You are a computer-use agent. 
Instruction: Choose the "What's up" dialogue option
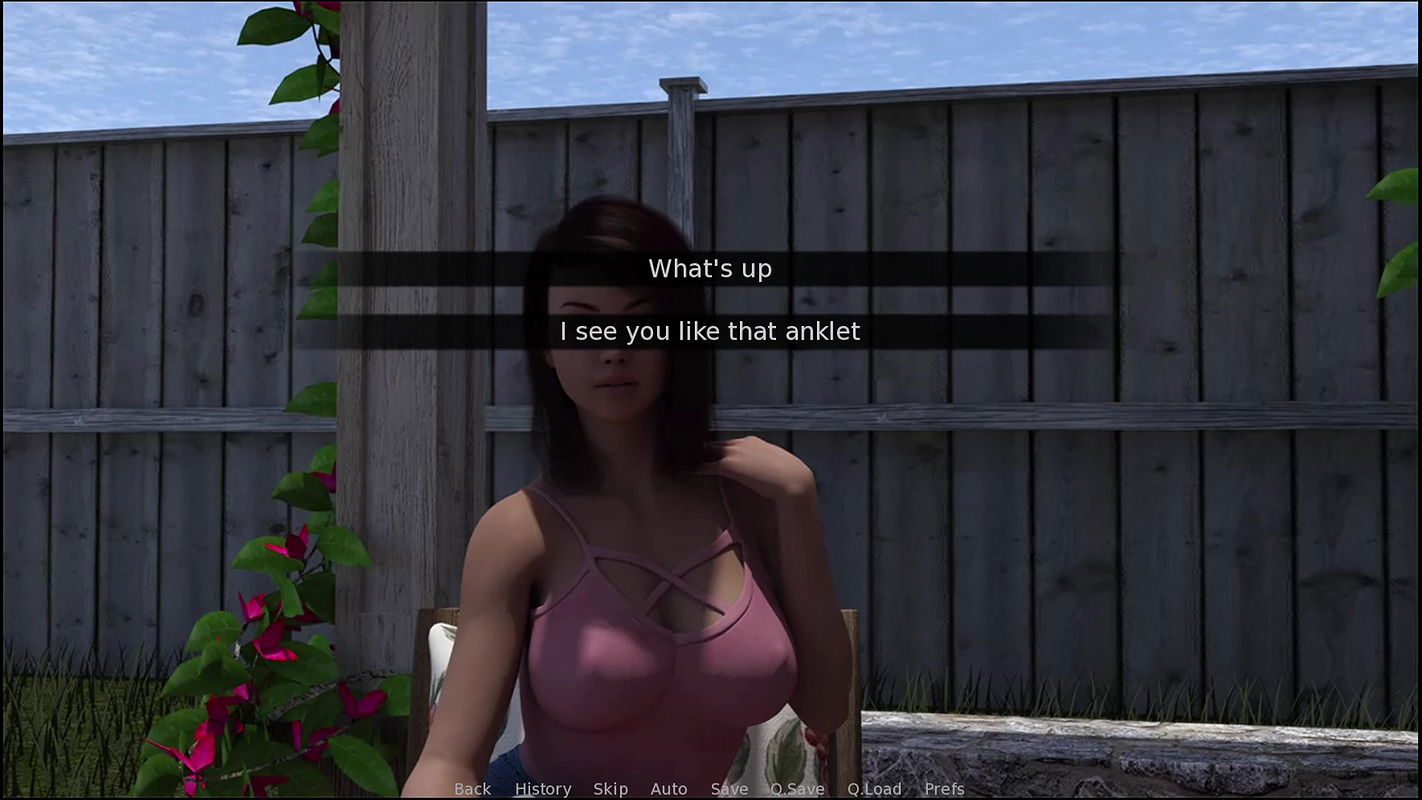[x=710, y=269]
